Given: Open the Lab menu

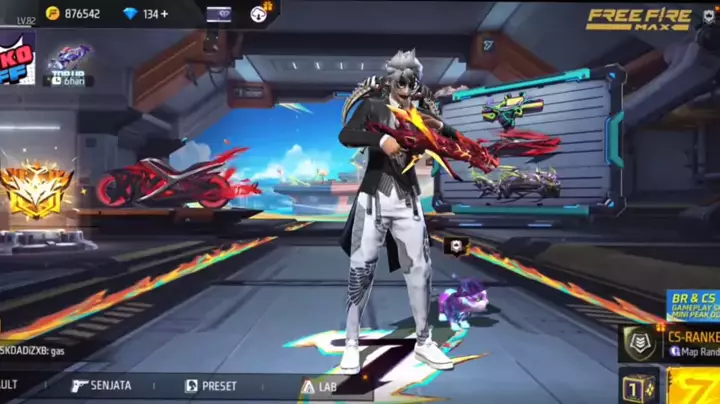Looking at the screenshot, I should [320, 385].
